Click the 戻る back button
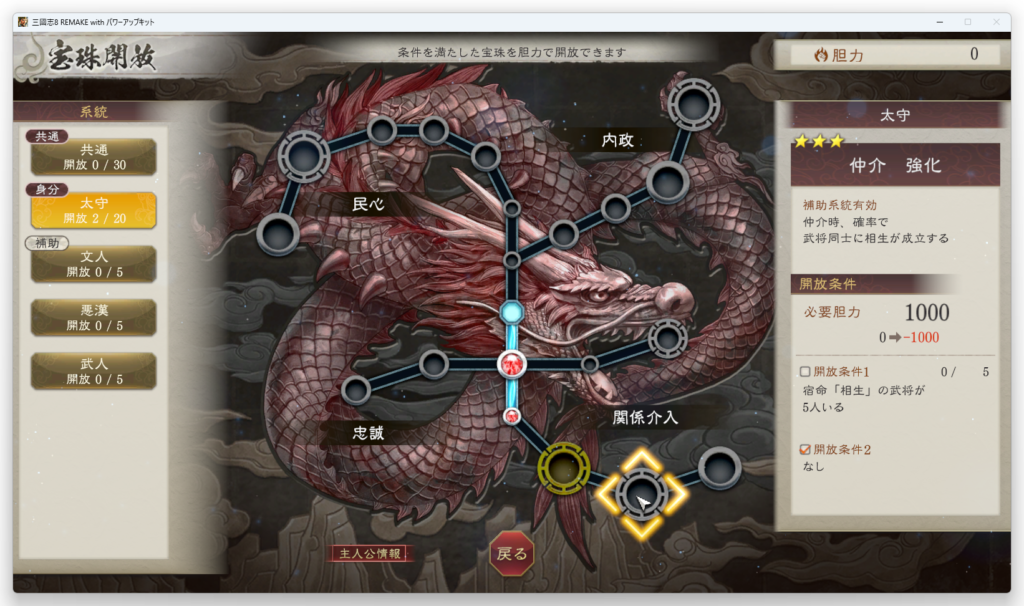This screenshot has width=1024, height=606. point(511,553)
